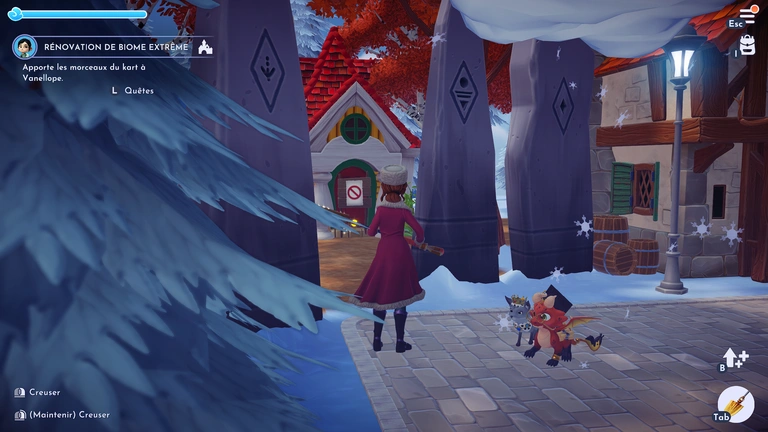Open the Rénovation de biome extrême quest tracker

[115, 47]
